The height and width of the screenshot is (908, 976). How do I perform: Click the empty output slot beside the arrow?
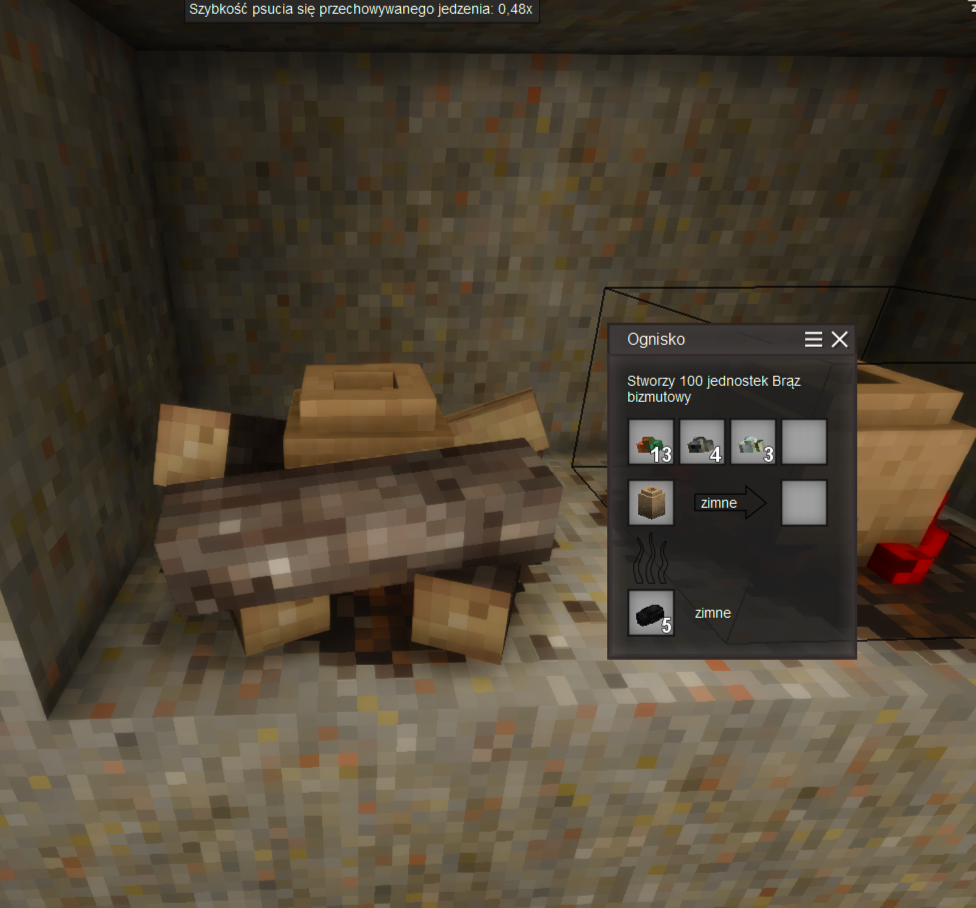[x=804, y=503]
